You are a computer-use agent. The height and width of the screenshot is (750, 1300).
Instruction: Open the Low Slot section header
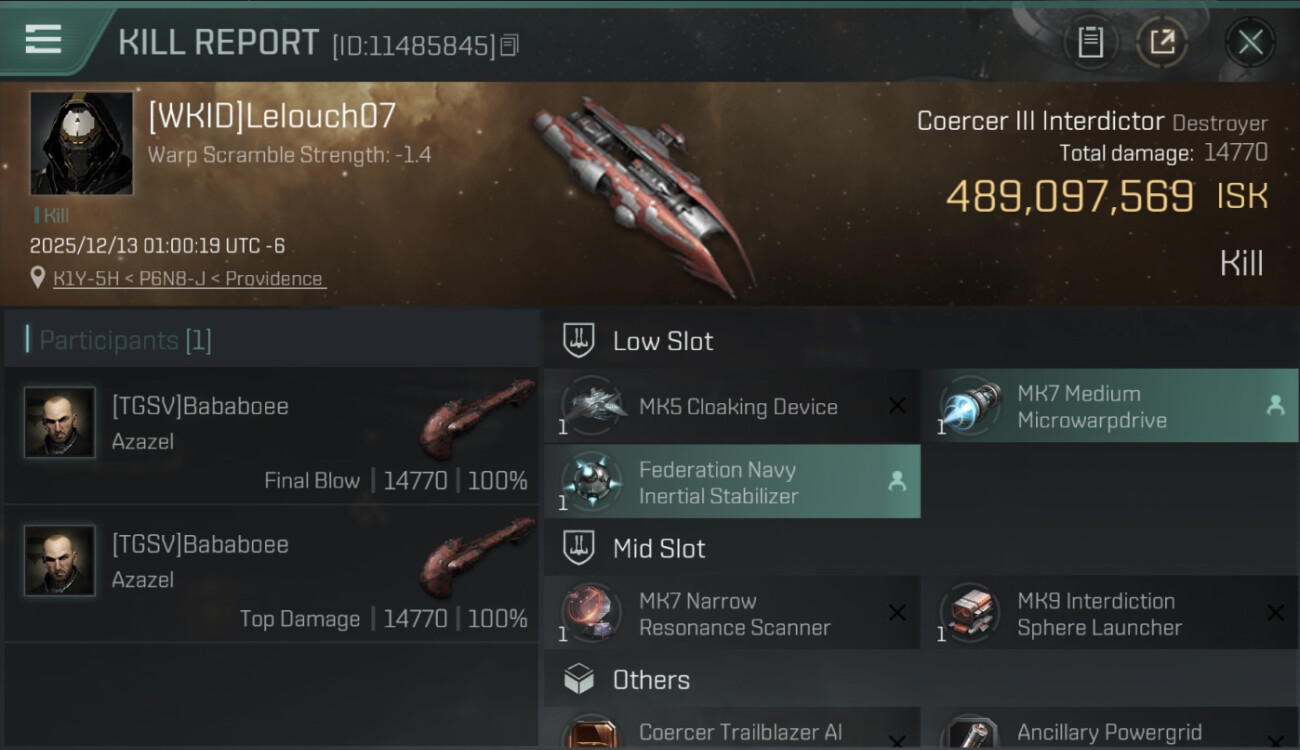click(x=664, y=341)
